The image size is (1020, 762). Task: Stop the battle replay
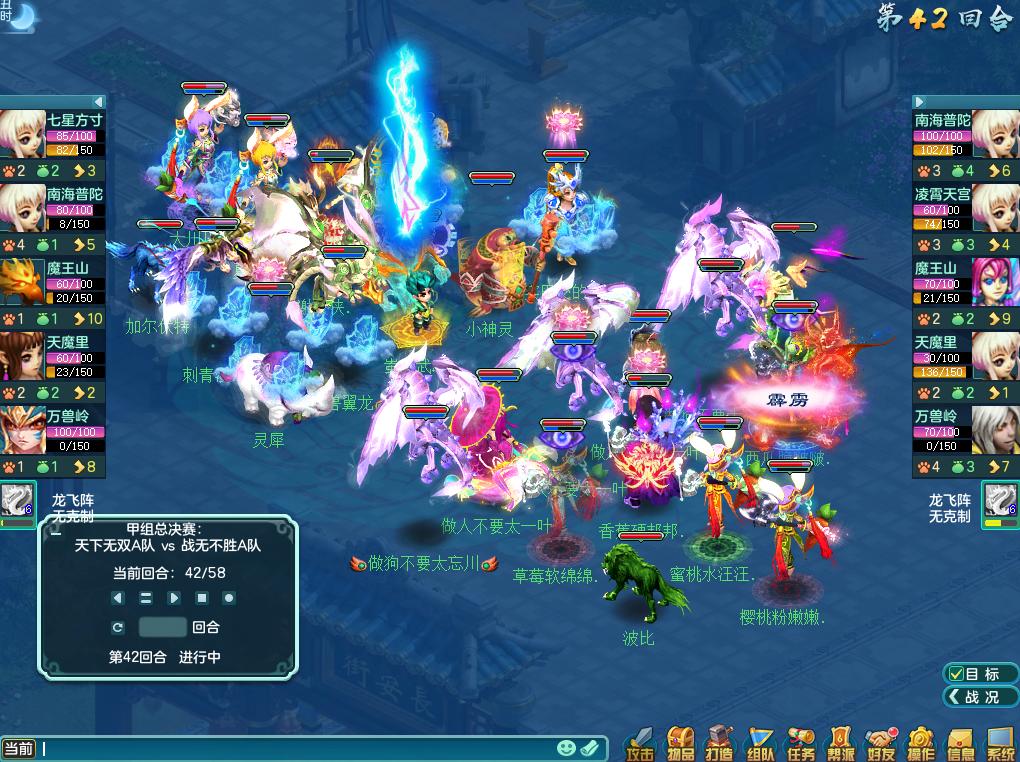coord(201,598)
